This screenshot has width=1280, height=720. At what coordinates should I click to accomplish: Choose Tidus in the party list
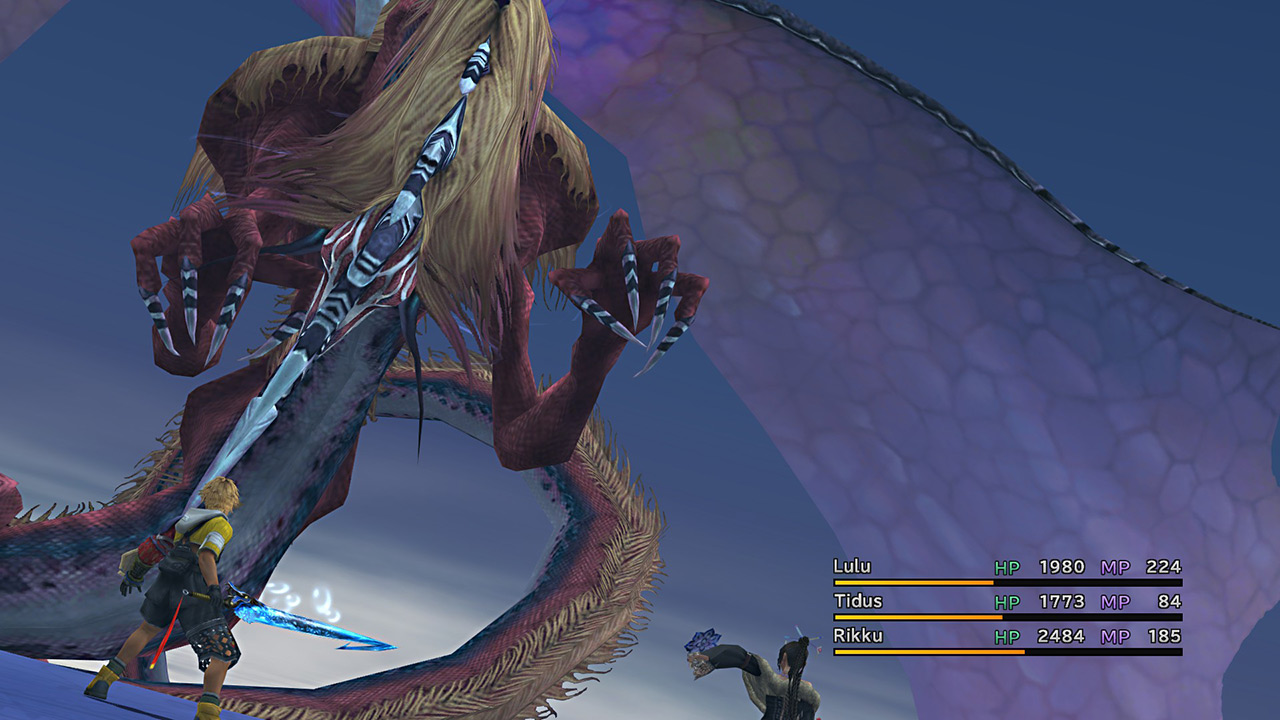[x=856, y=601]
